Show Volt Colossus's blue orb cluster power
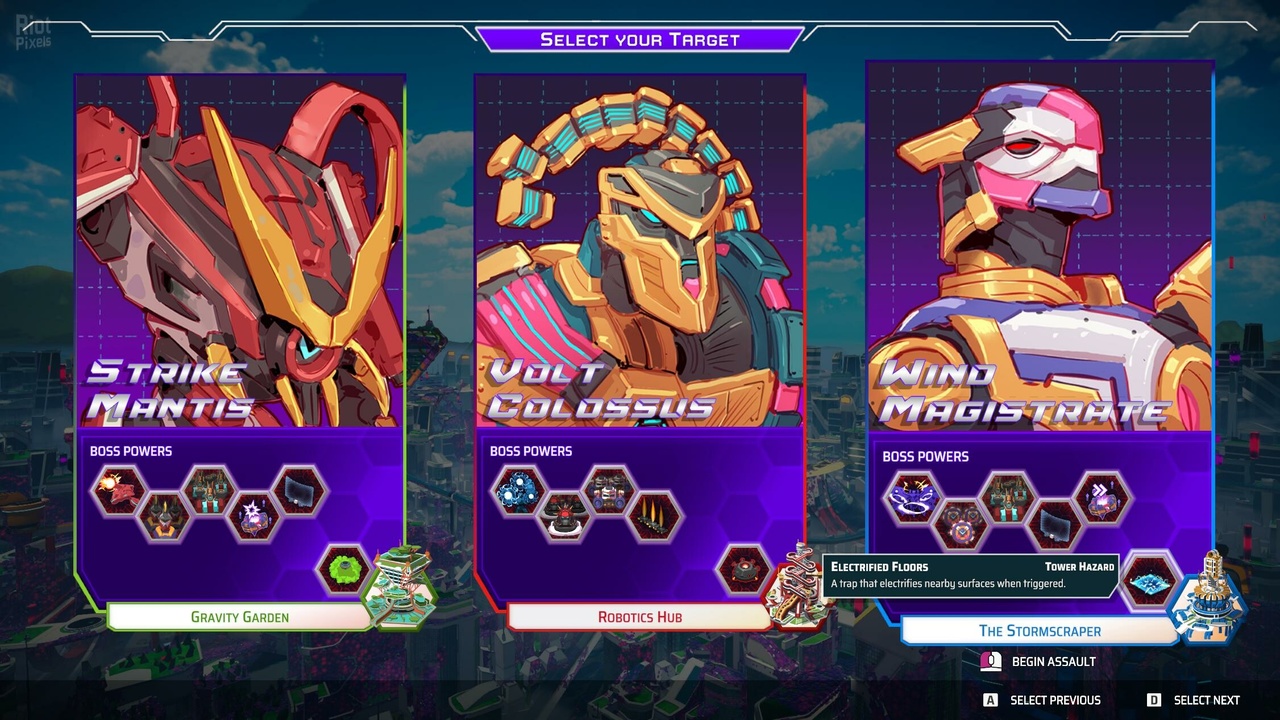This screenshot has height=720, width=1280. coord(519,491)
